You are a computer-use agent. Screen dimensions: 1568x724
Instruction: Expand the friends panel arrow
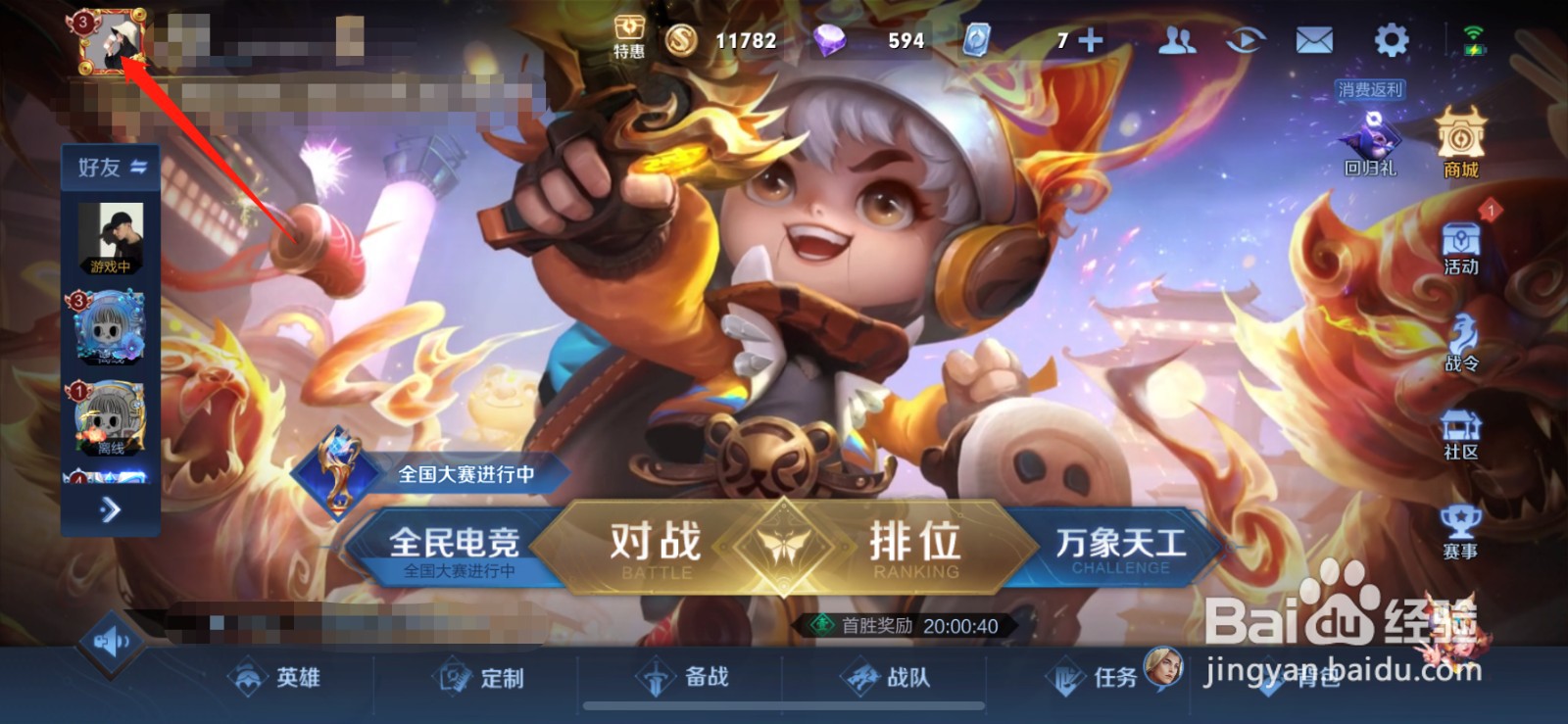pos(111,510)
